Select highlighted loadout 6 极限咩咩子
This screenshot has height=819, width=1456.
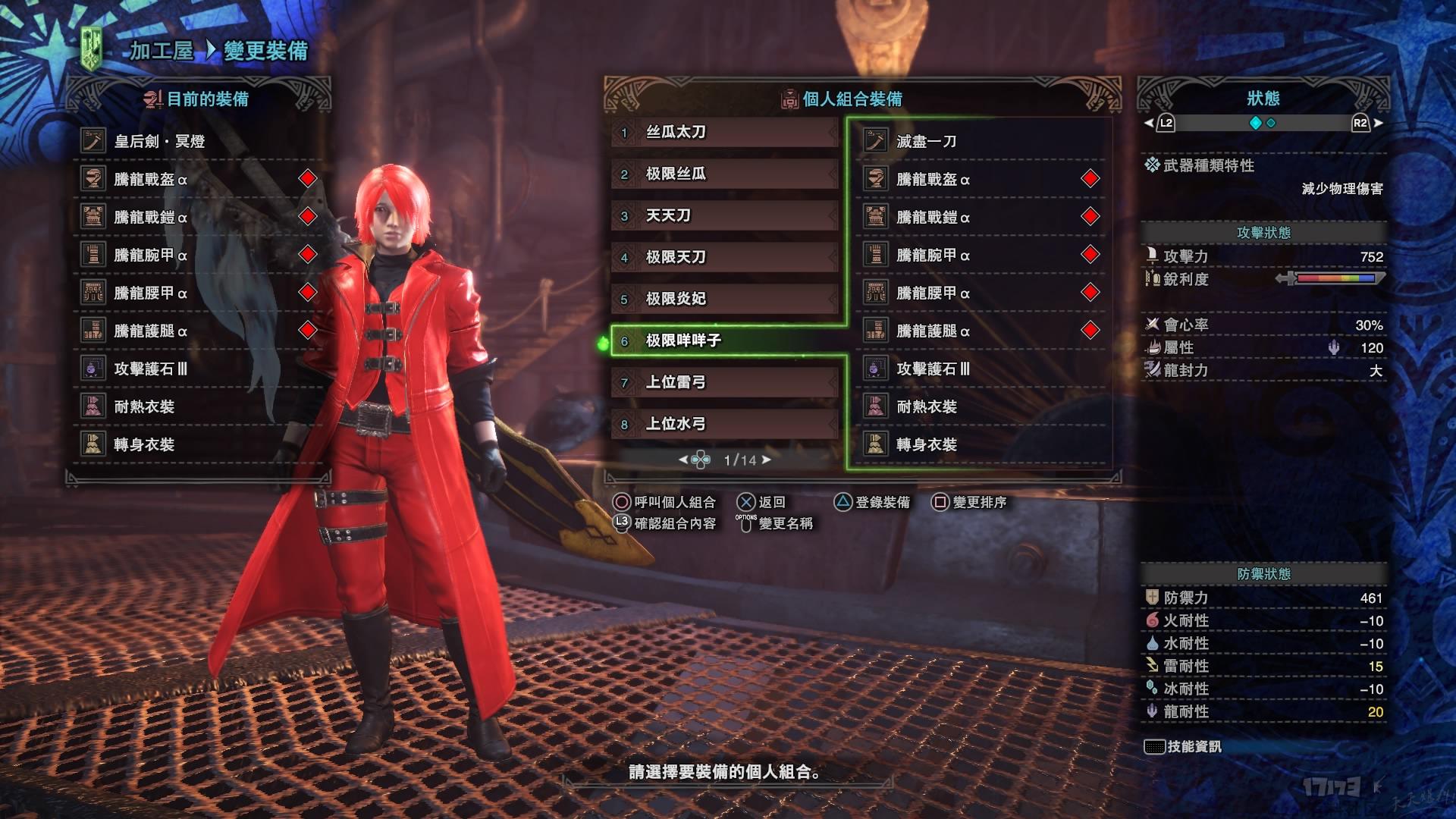click(x=724, y=341)
